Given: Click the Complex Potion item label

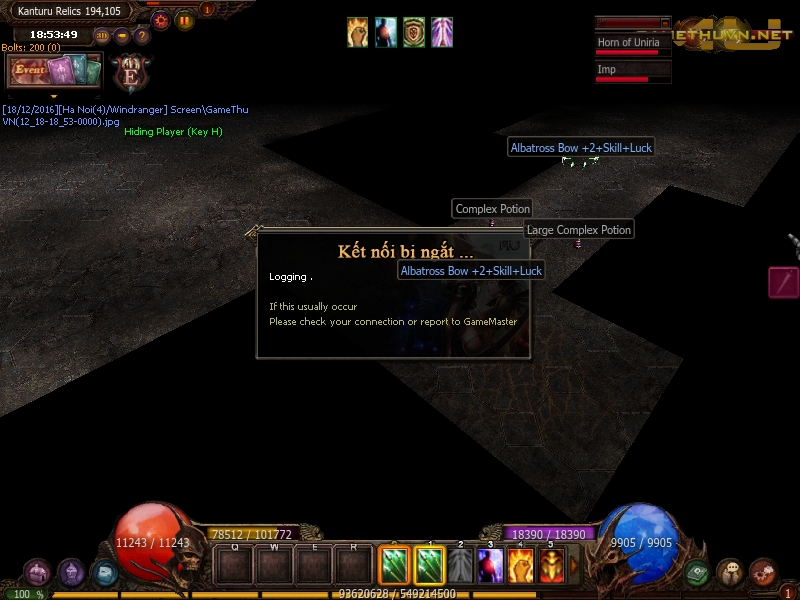Looking at the screenshot, I should click(492, 209).
